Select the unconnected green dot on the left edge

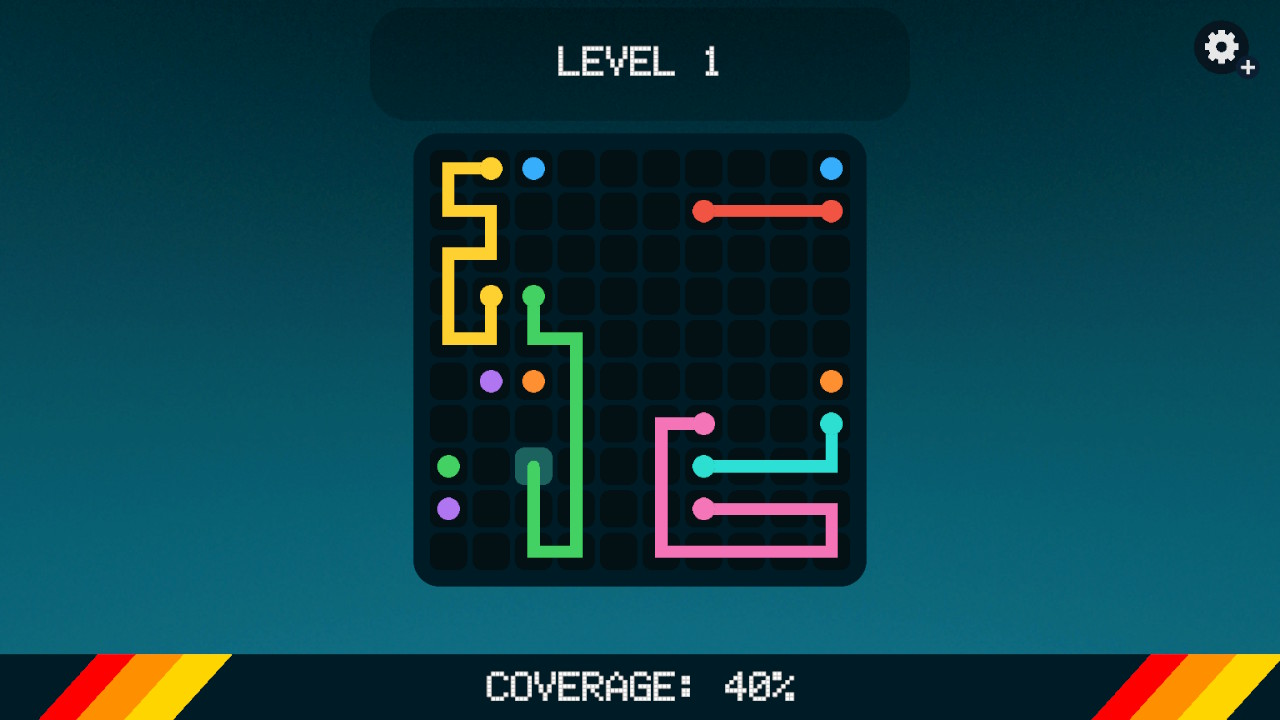point(447,464)
